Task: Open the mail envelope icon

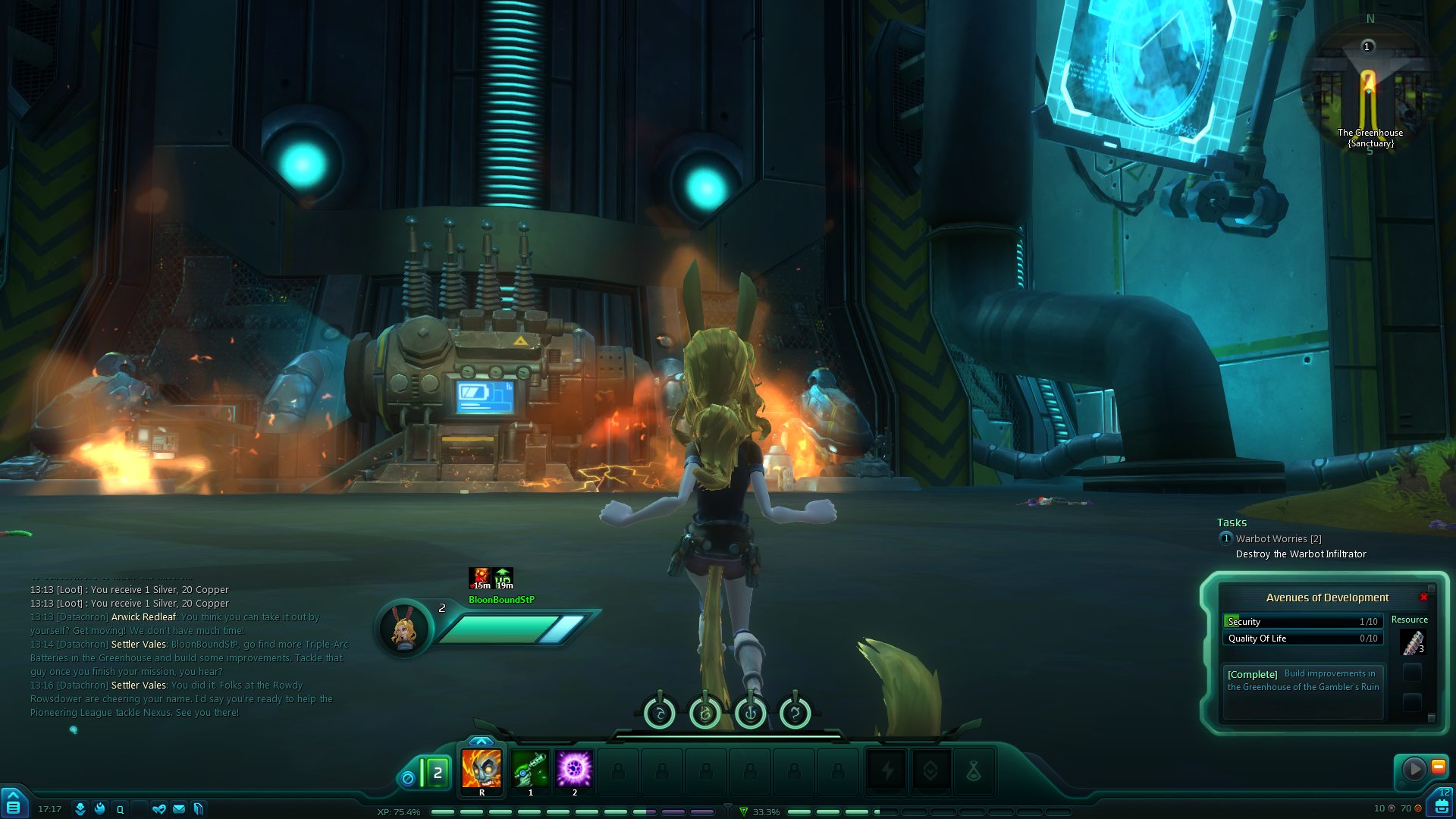Action: coord(179,809)
